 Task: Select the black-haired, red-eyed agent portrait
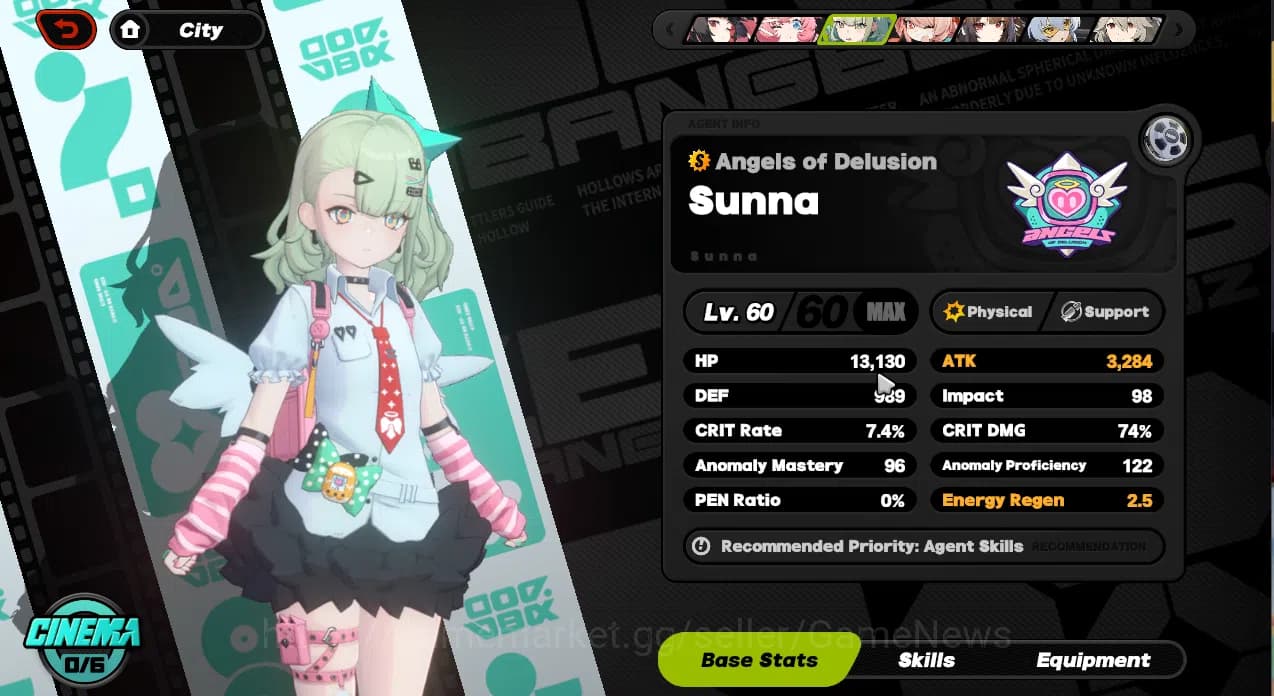tap(720, 30)
